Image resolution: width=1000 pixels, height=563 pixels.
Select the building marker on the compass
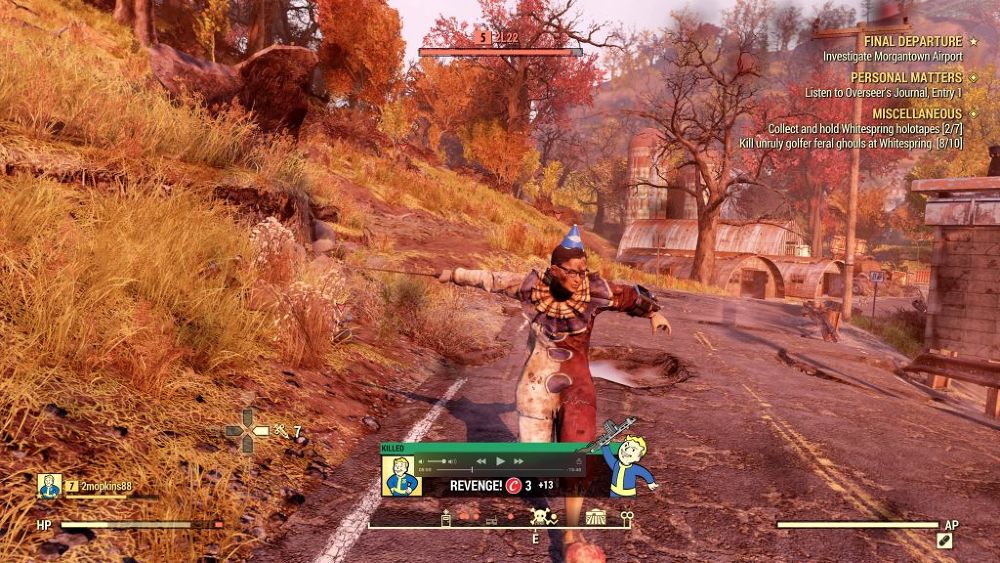596,516
